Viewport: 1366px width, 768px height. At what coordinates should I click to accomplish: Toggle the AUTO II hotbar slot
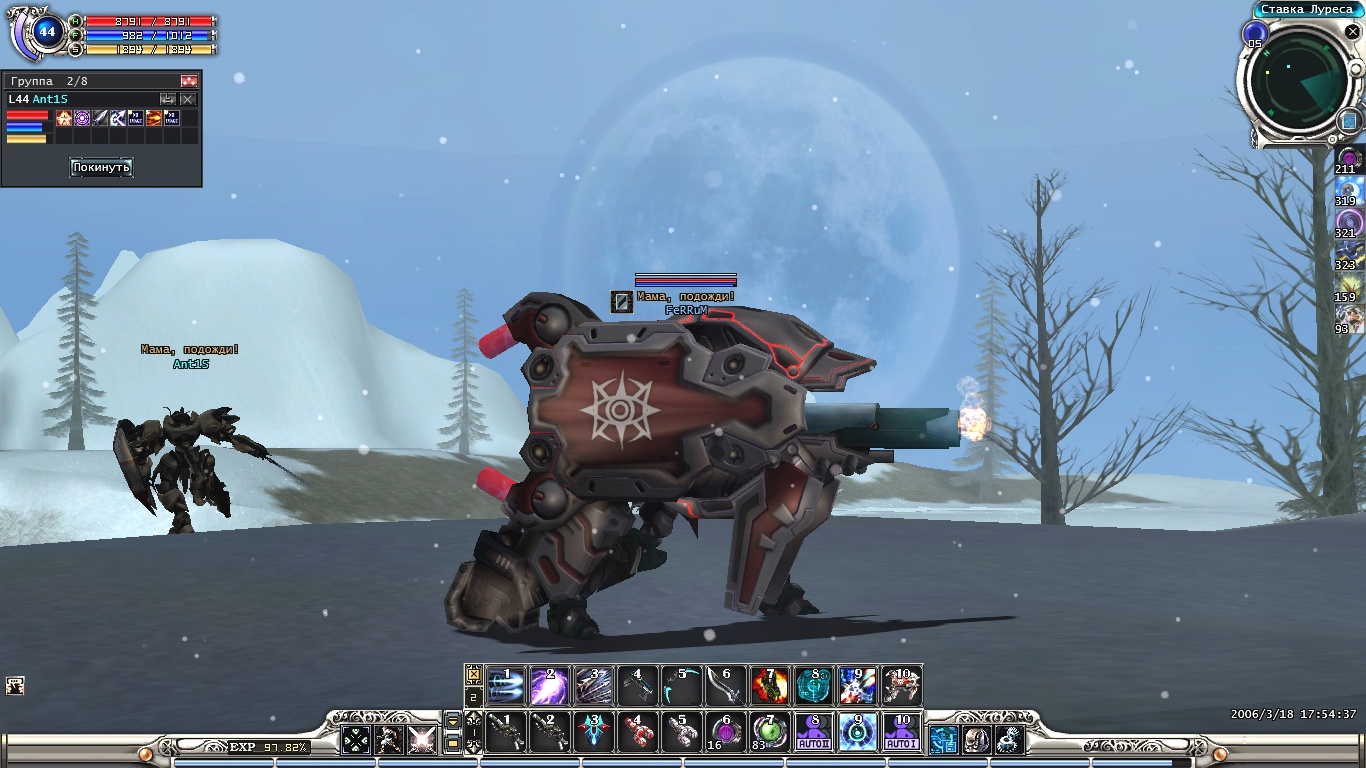click(813, 733)
